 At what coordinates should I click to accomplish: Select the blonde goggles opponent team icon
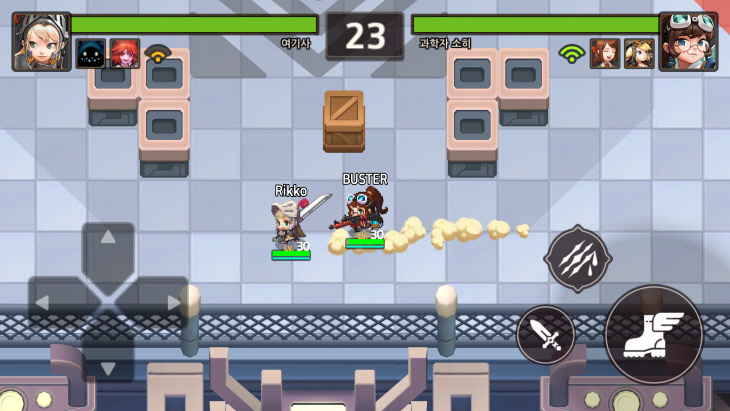(639, 53)
